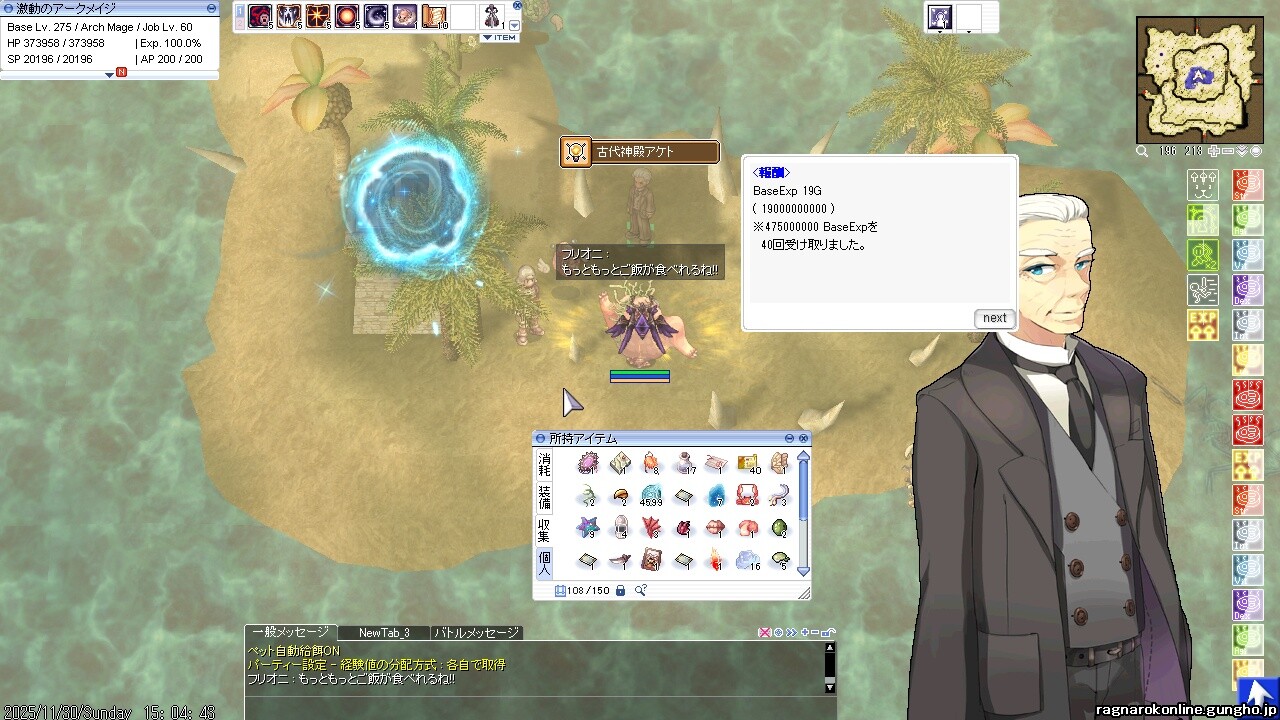Expand the ITEM dropdown under the hotbar
1280x720 pixels.
click(x=500, y=38)
